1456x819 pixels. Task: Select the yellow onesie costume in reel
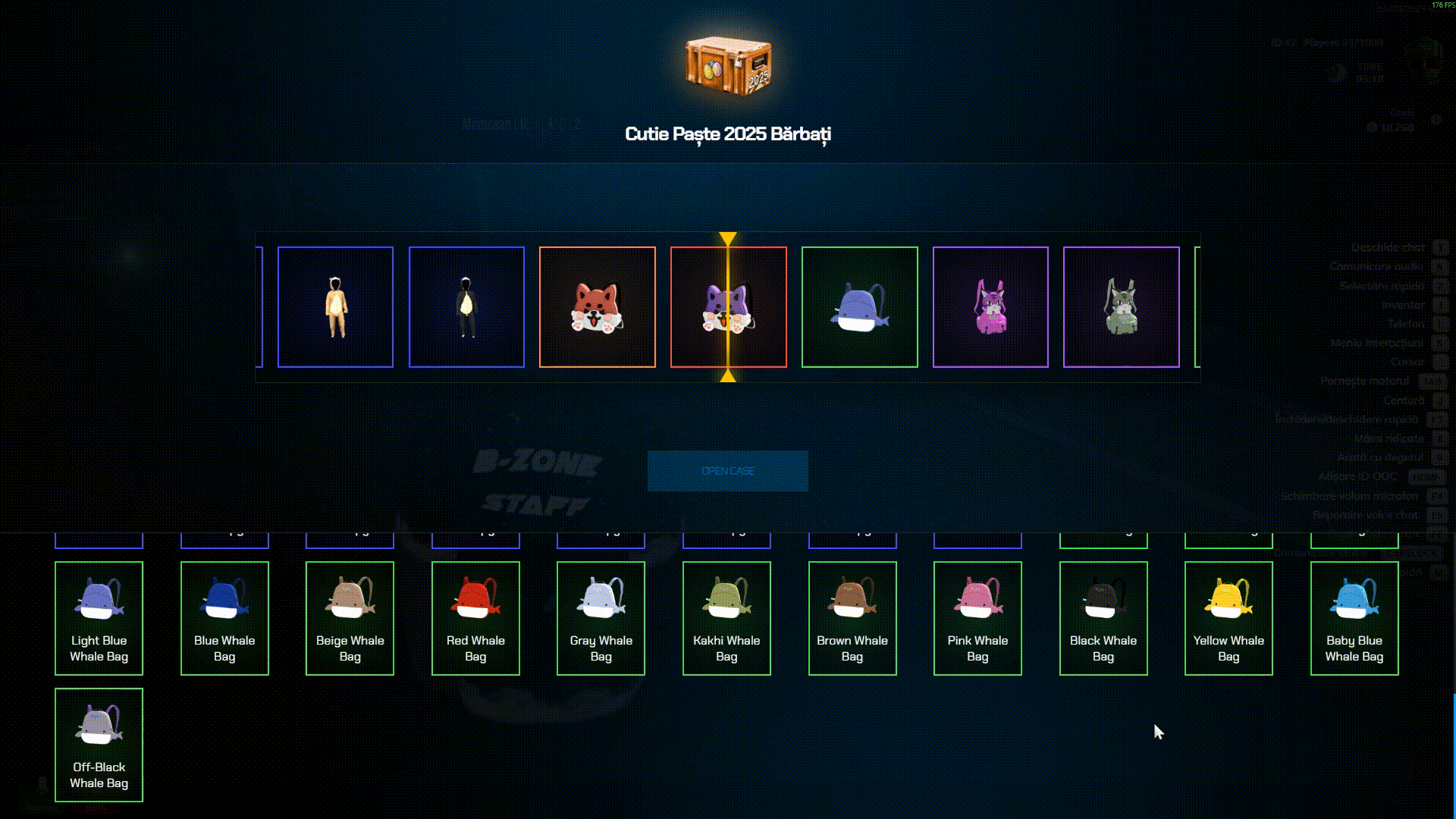[335, 307]
